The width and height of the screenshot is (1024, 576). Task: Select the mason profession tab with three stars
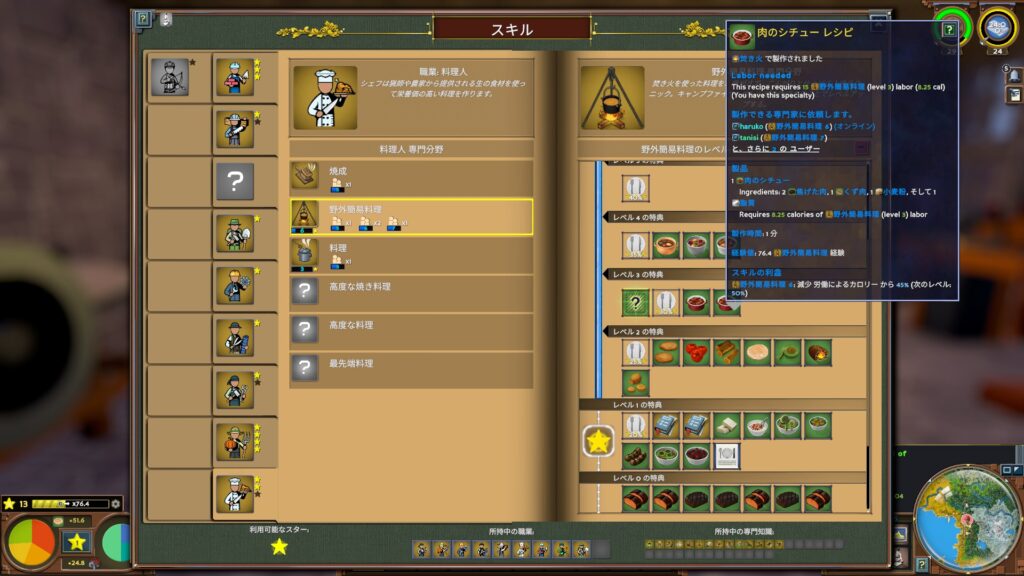[x=235, y=77]
